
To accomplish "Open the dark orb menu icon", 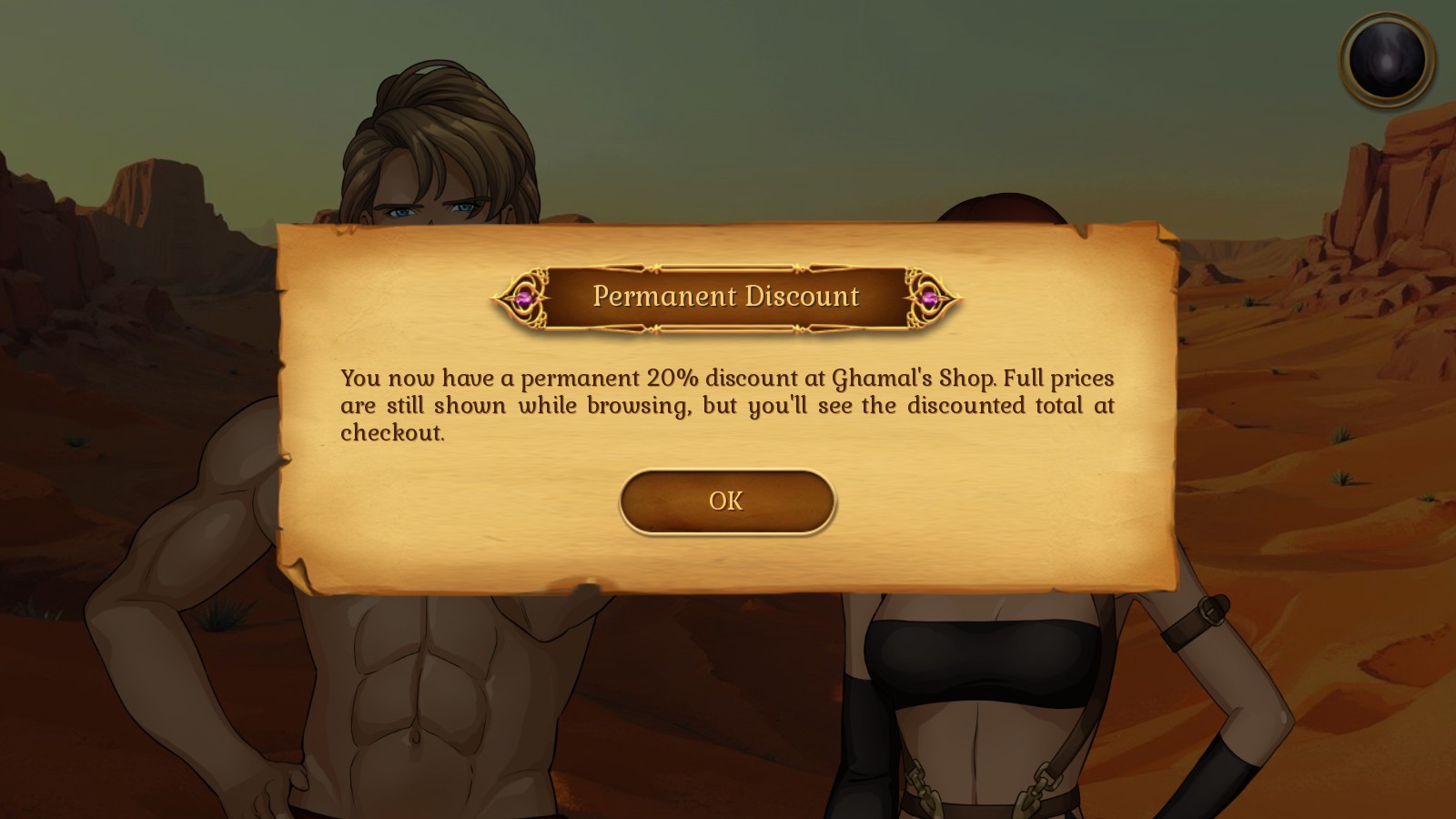I will pyautogui.click(x=1387, y=60).
